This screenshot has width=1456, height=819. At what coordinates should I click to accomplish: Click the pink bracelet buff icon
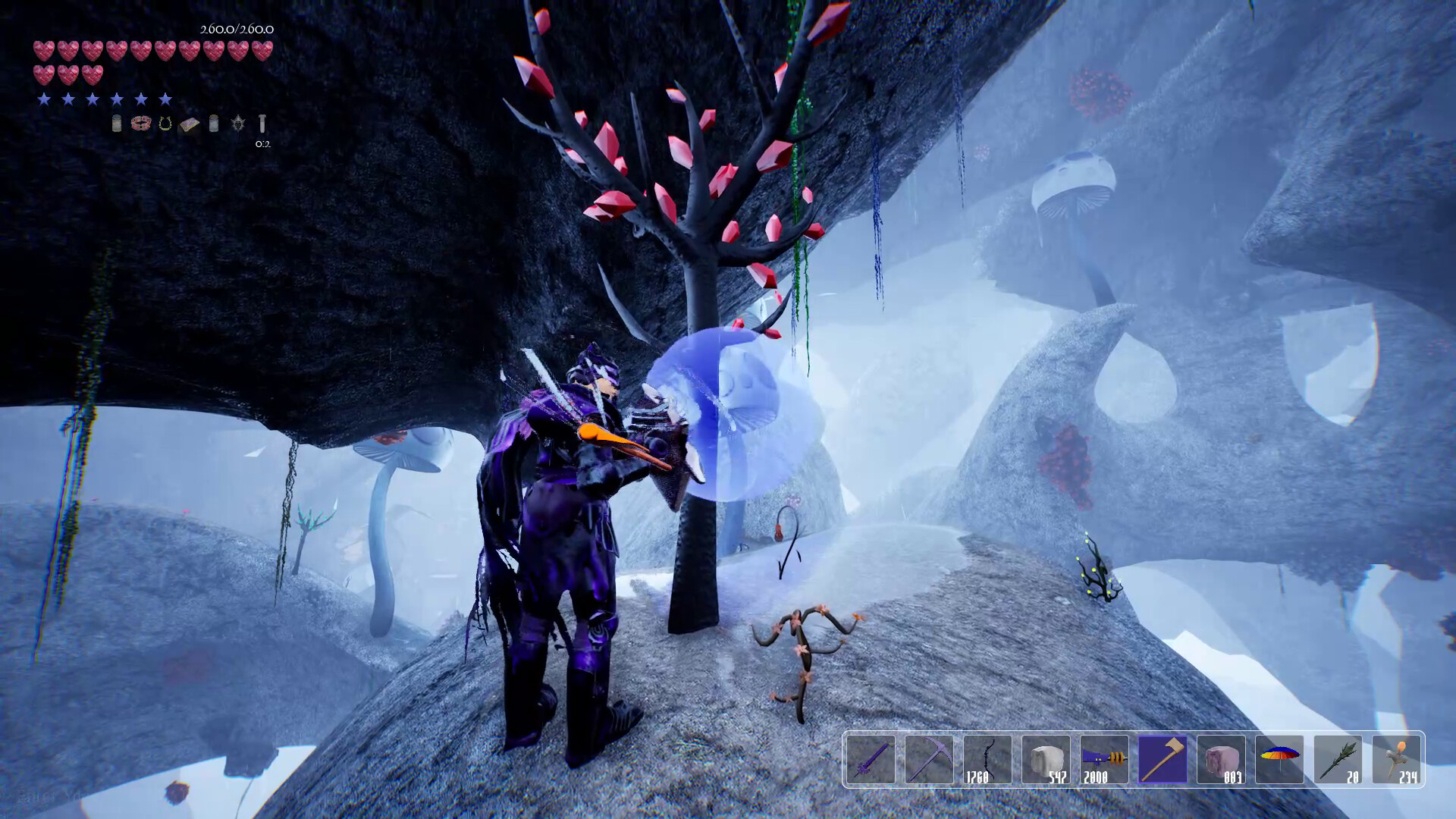click(140, 124)
